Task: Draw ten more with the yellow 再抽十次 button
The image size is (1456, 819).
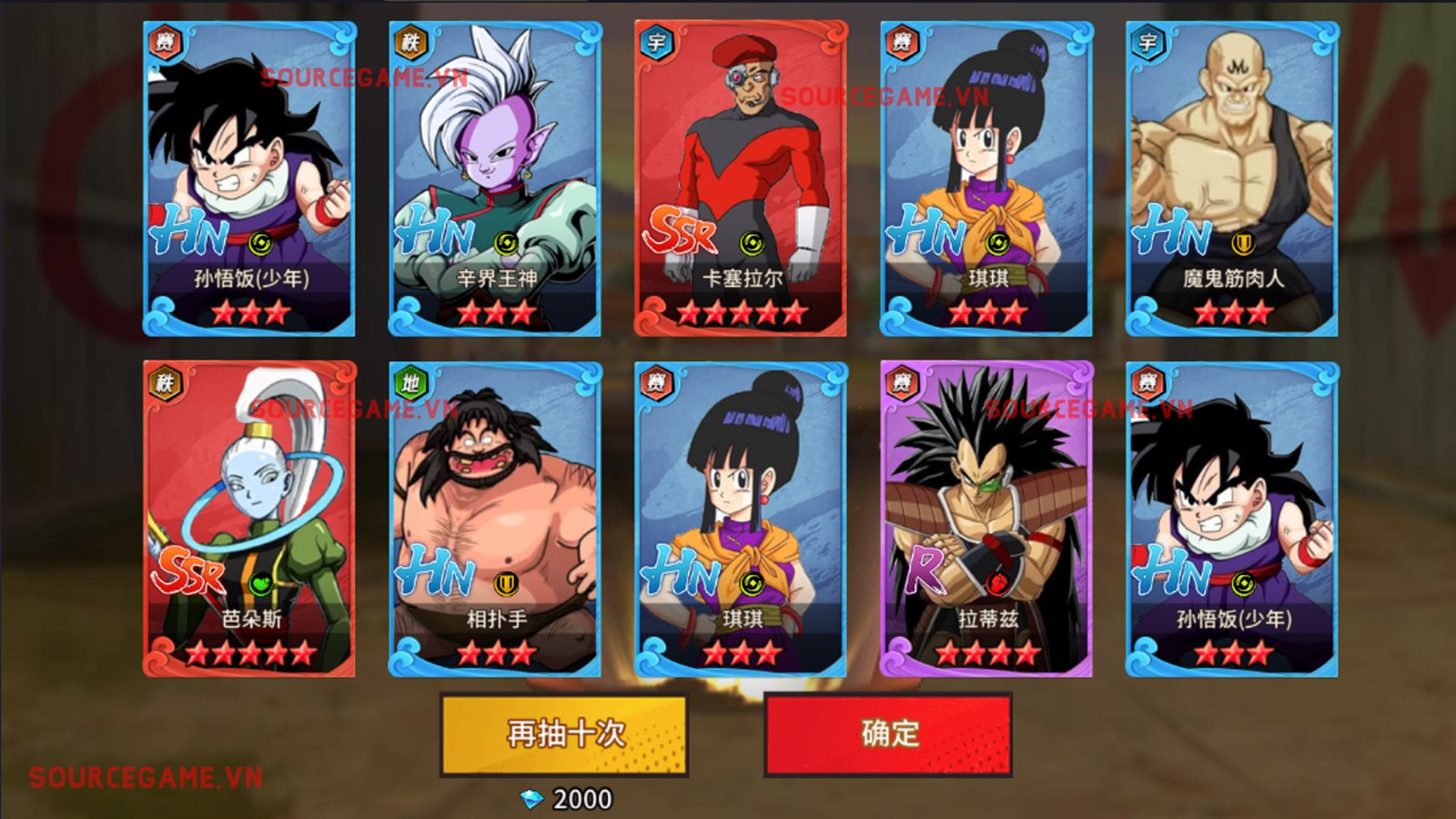Action: (563, 734)
